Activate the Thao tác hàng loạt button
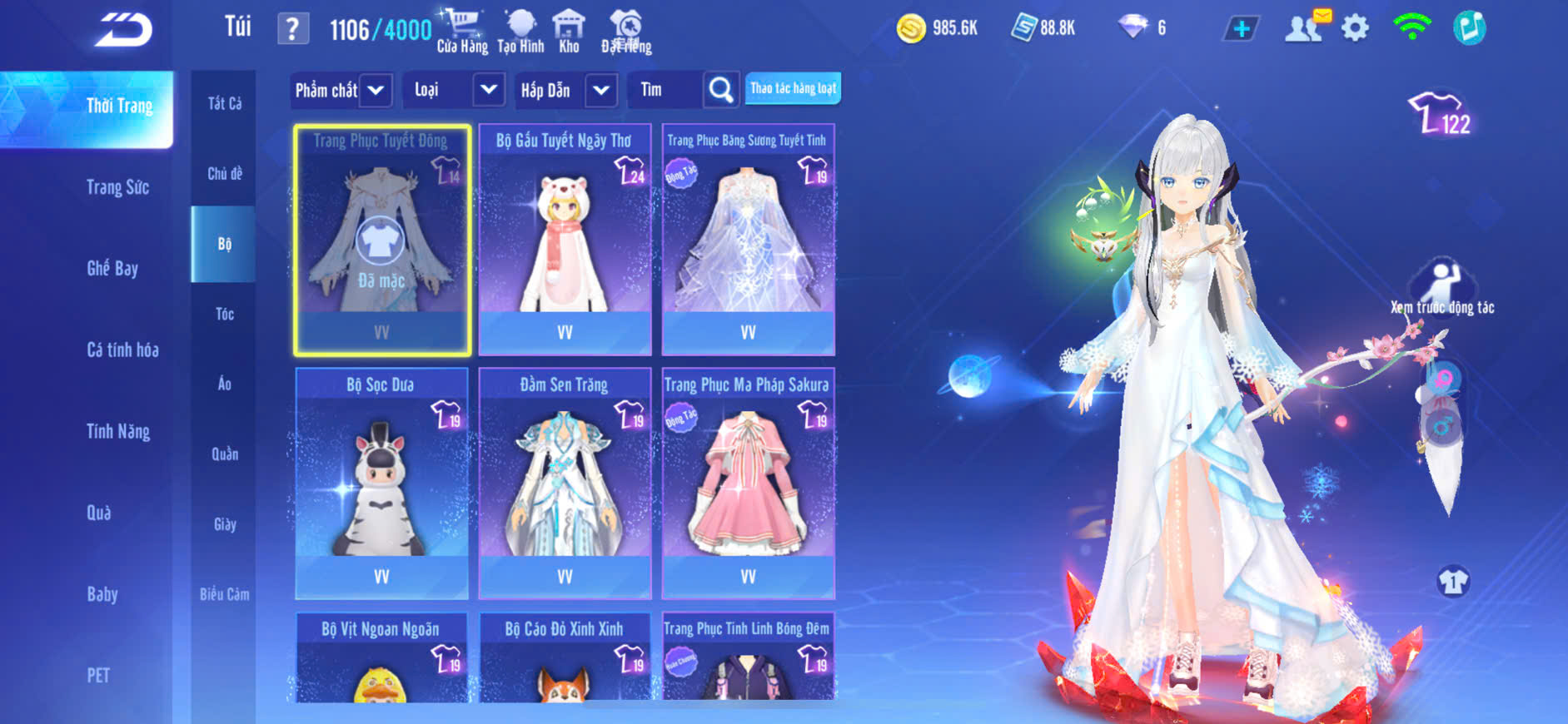The image size is (1568, 724). [793, 88]
